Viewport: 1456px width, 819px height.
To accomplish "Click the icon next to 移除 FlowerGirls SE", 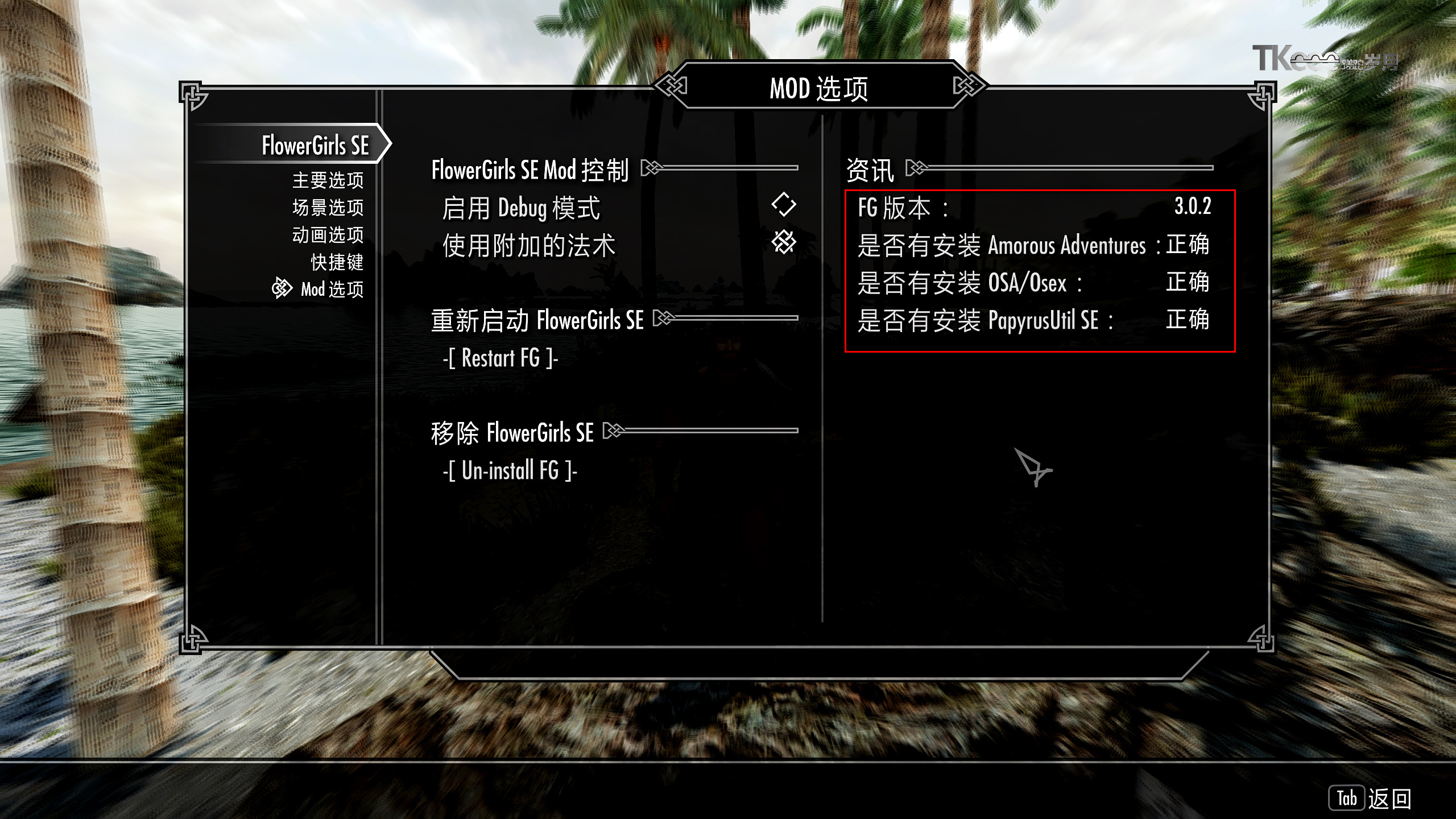I will pyautogui.click(x=614, y=431).
